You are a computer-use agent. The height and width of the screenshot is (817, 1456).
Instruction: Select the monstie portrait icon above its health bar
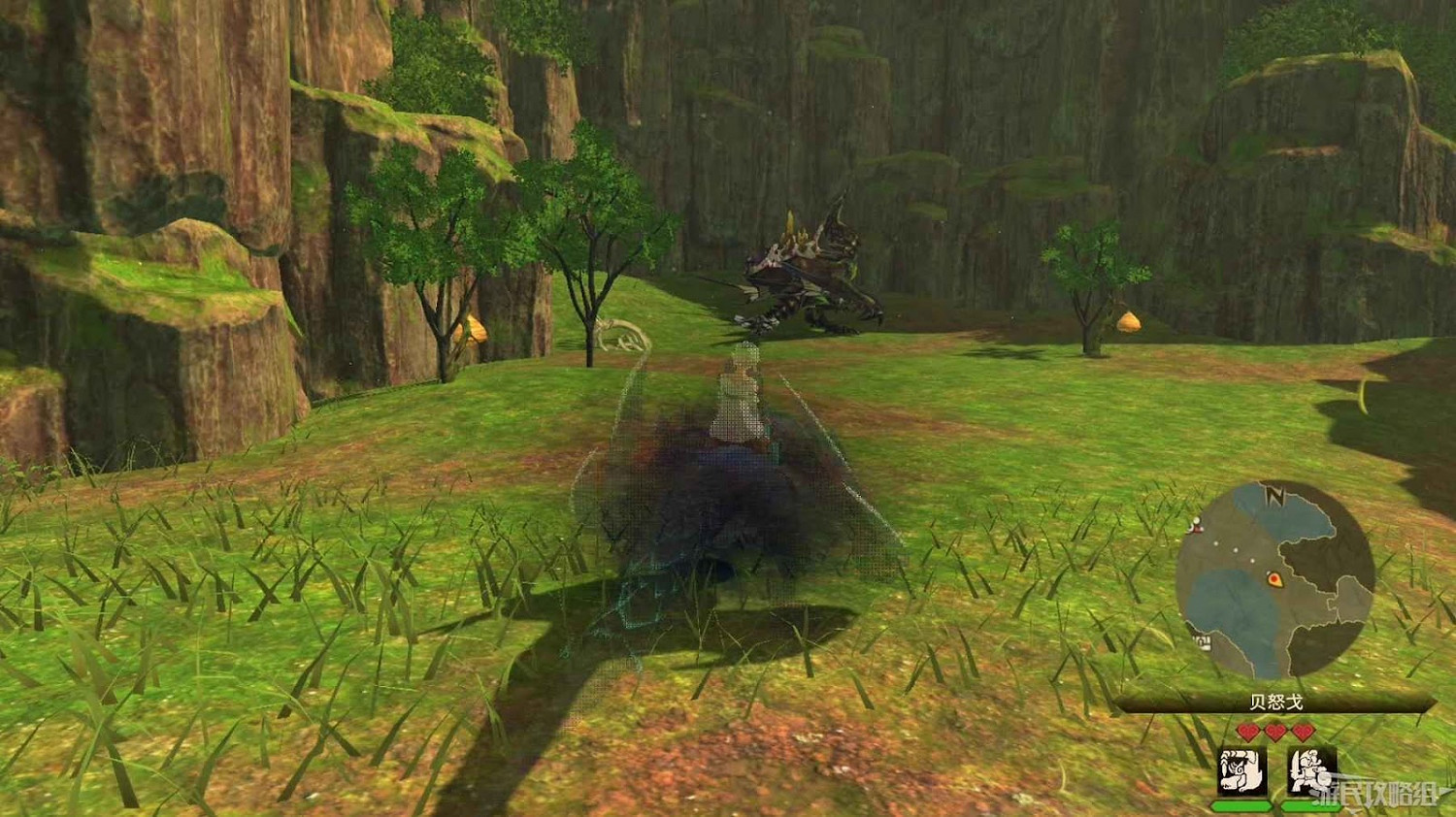[1241, 769]
